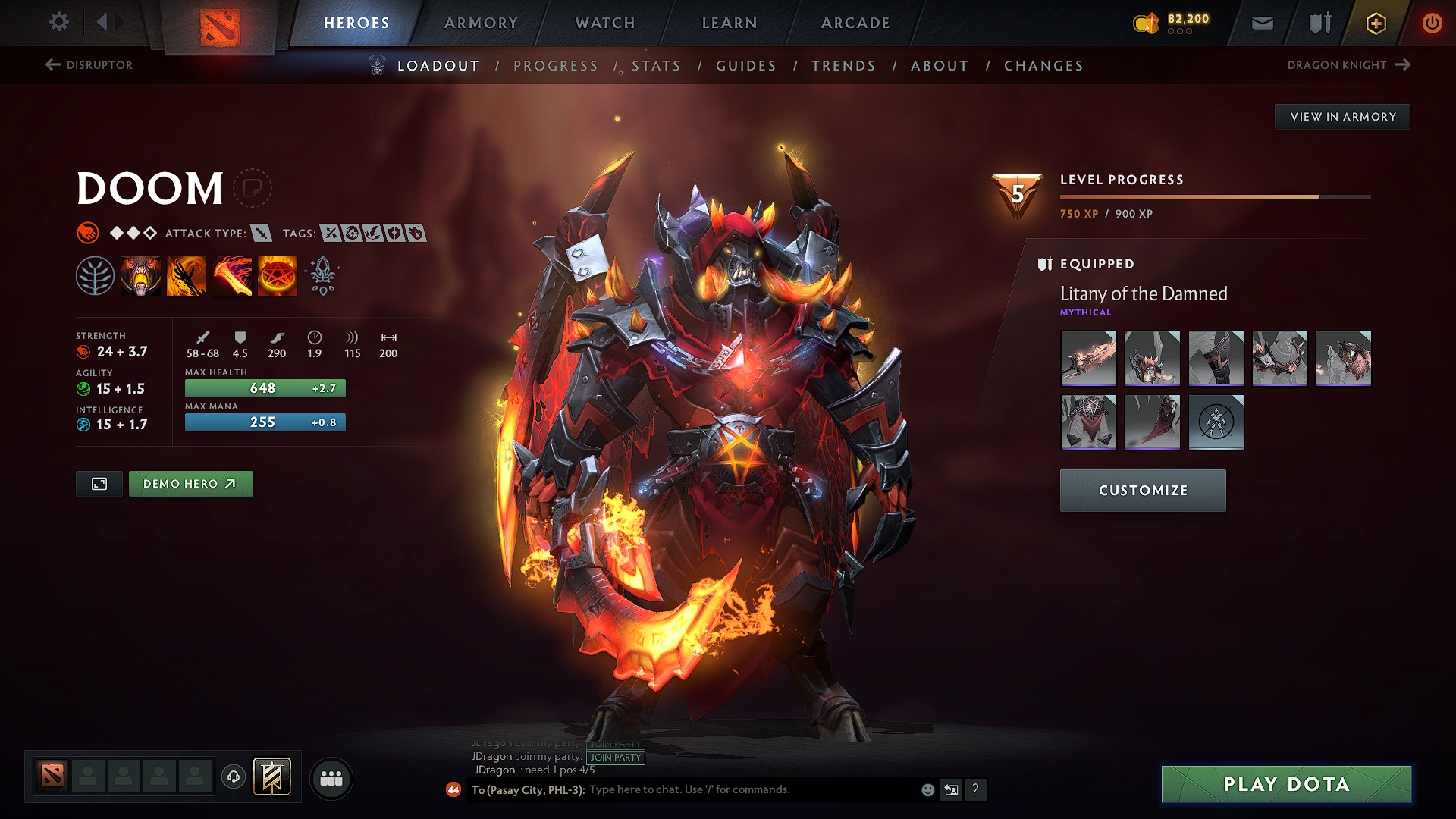Select the Devour ability icon
The width and height of the screenshot is (1456, 819).
coord(141,275)
